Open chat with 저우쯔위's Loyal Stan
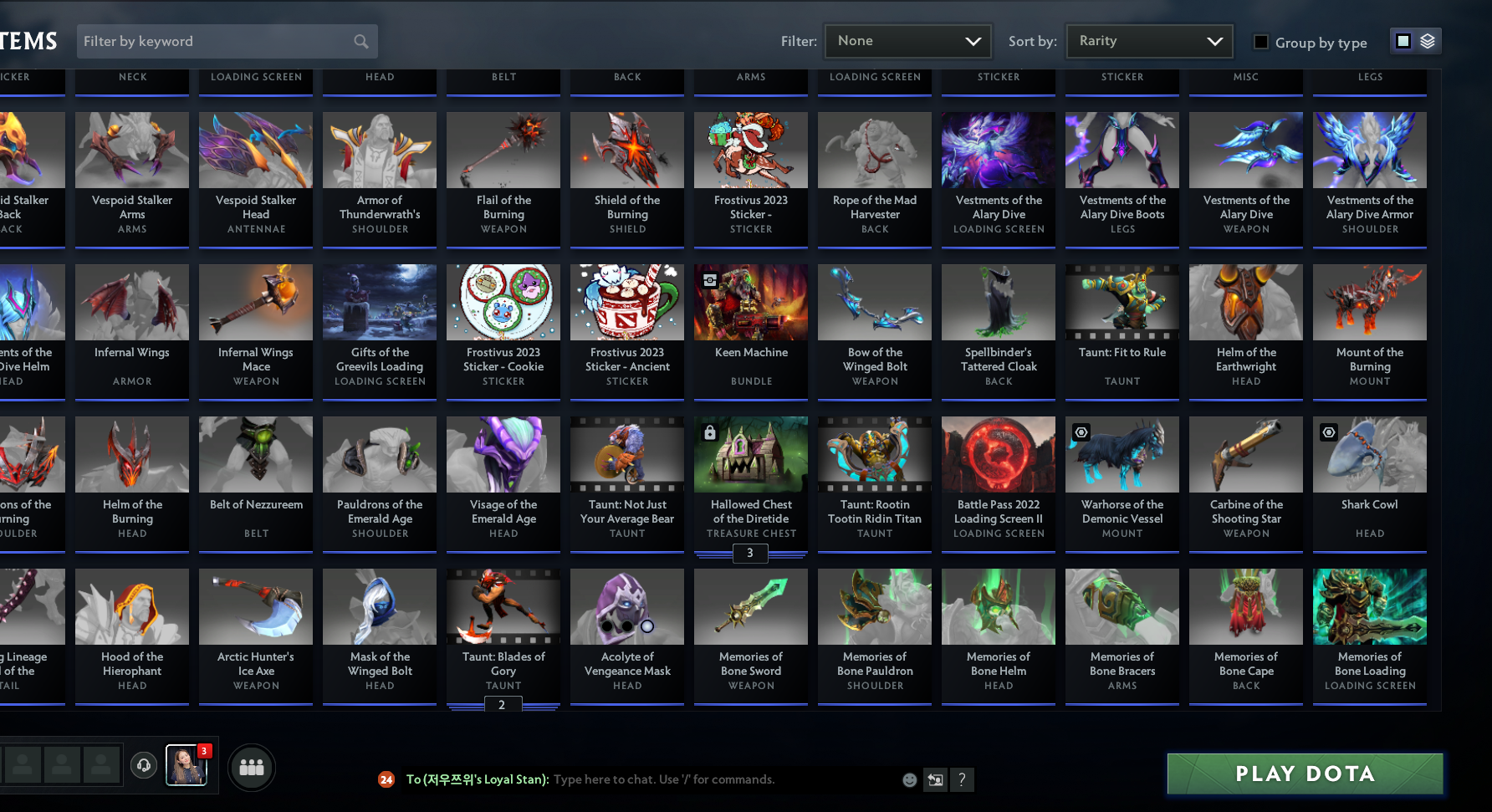The height and width of the screenshot is (812, 1492). (x=477, y=779)
